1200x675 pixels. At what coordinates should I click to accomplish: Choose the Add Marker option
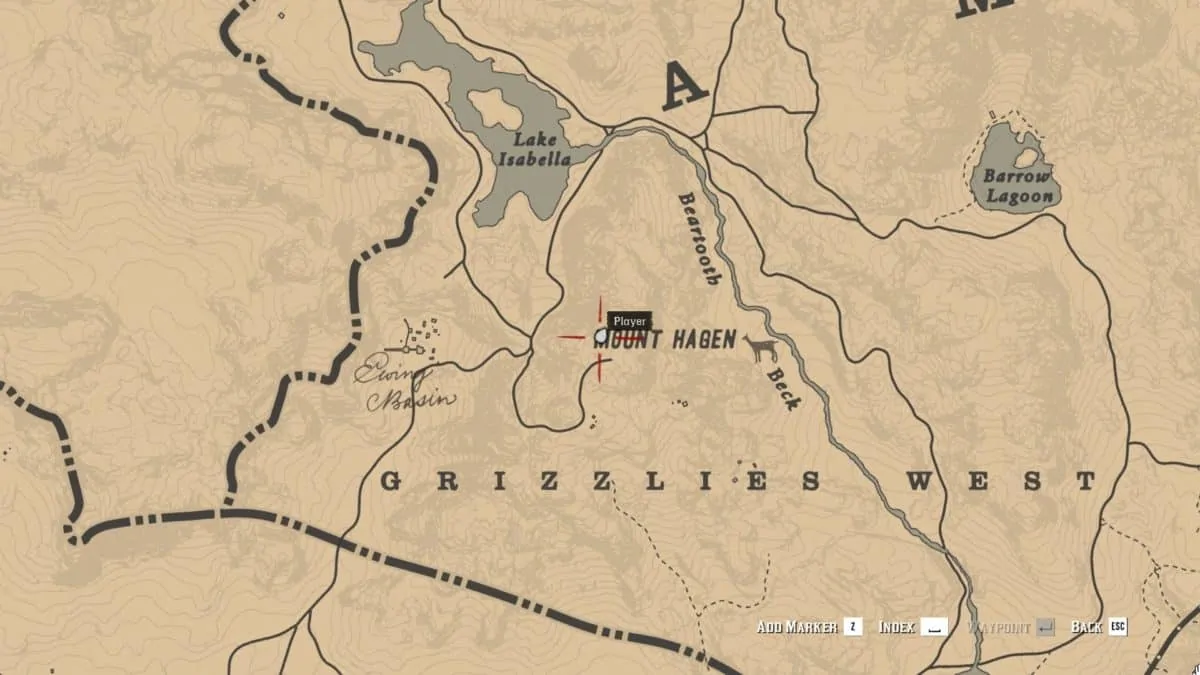pos(808,627)
